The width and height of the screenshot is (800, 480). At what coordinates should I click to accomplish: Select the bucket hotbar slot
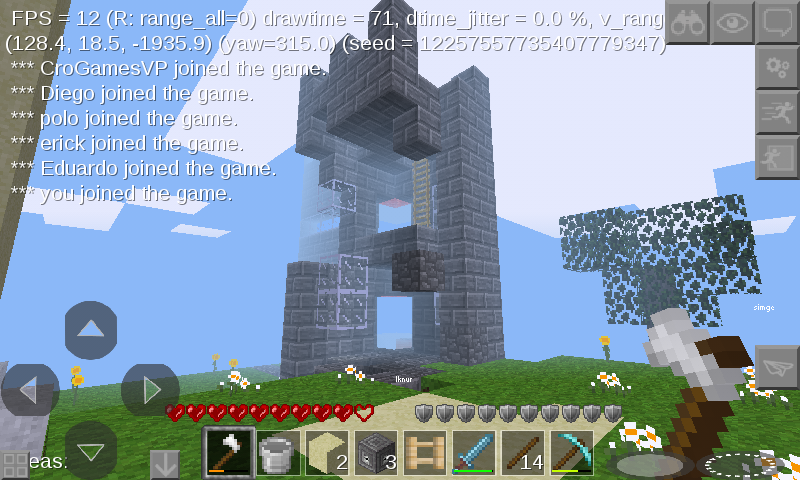[x=277, y=453]
